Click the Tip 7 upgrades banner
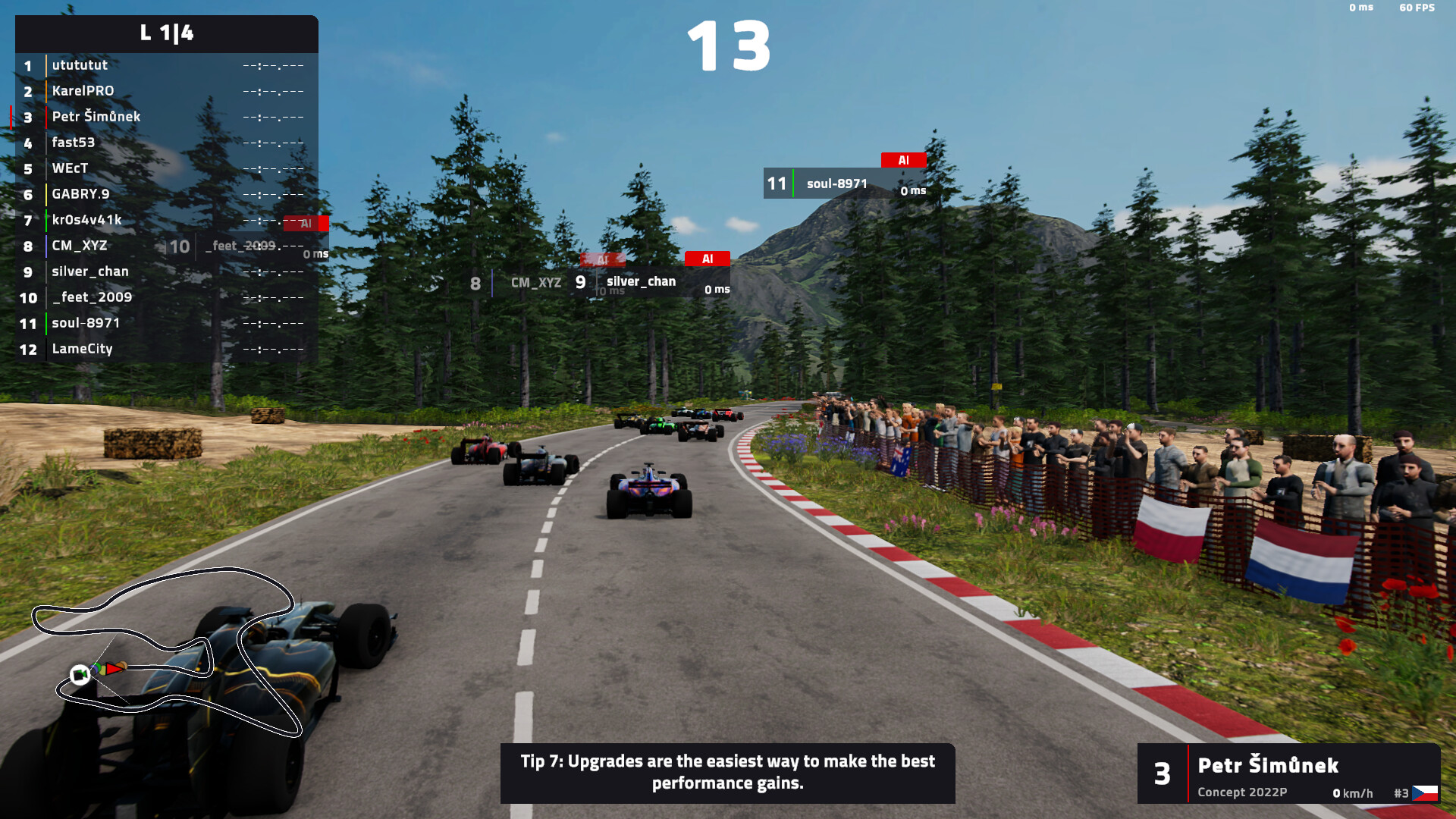This screenshot has height=819, width=1456. click(727, 773)
